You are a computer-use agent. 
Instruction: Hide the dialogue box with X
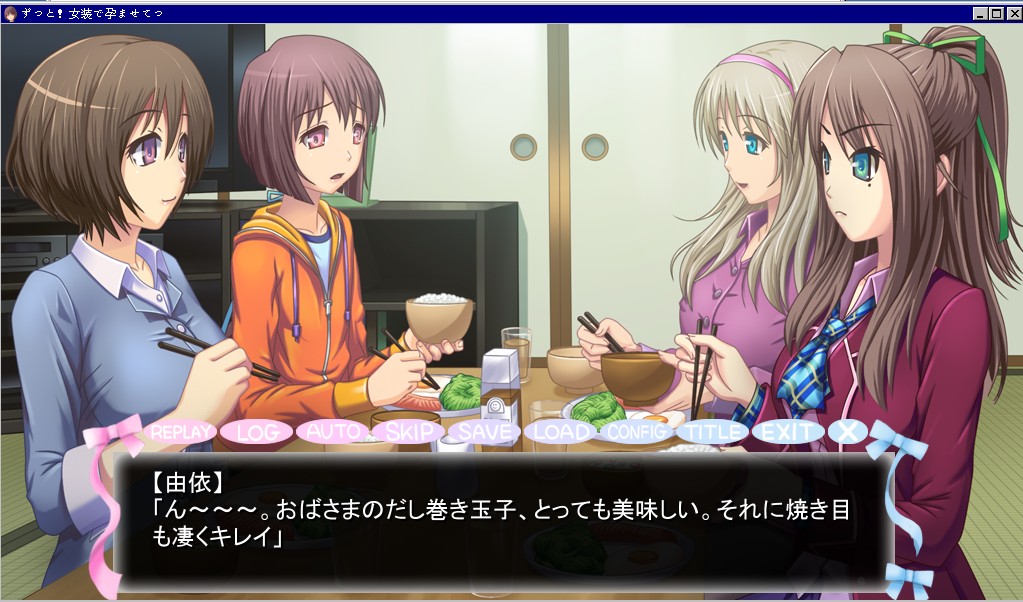coord(848,431)
